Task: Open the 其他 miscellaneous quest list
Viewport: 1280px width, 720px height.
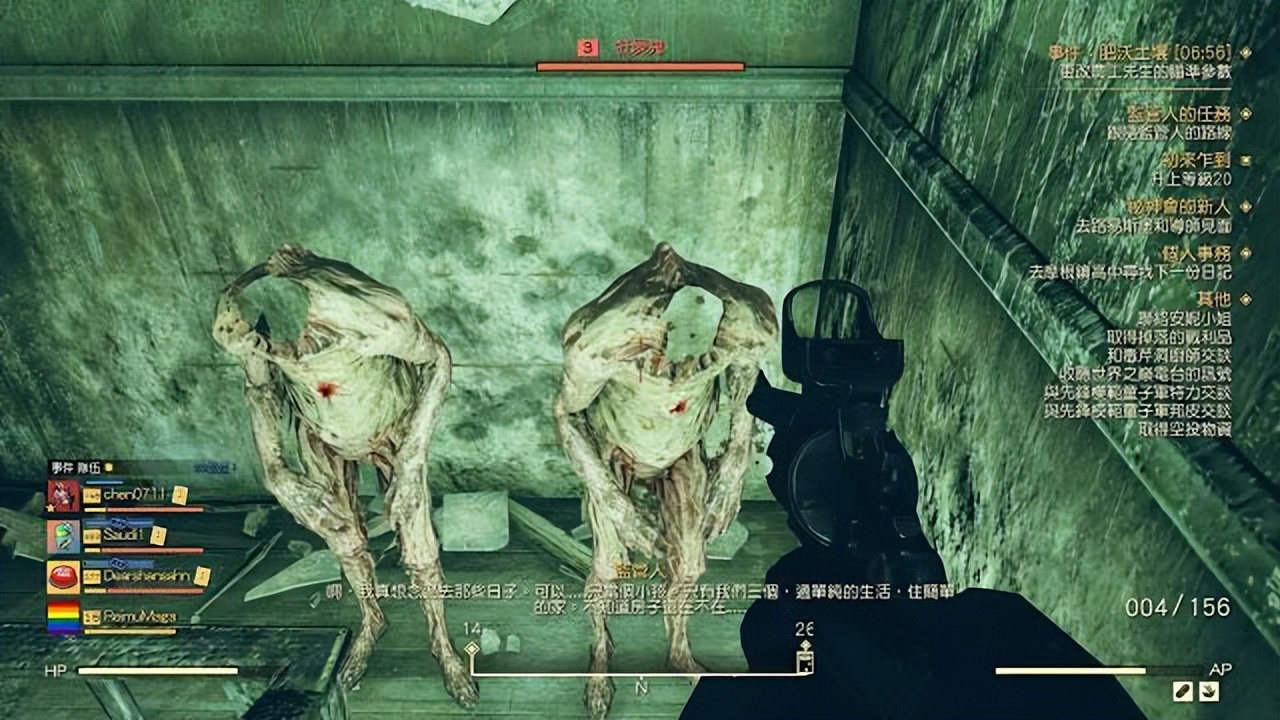Action: click(x=1214, y=298)
